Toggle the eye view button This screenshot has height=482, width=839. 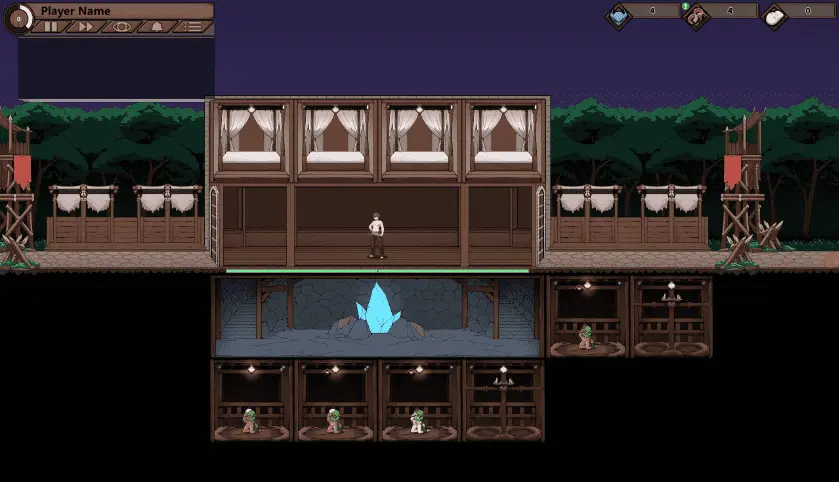click(122, 27)
